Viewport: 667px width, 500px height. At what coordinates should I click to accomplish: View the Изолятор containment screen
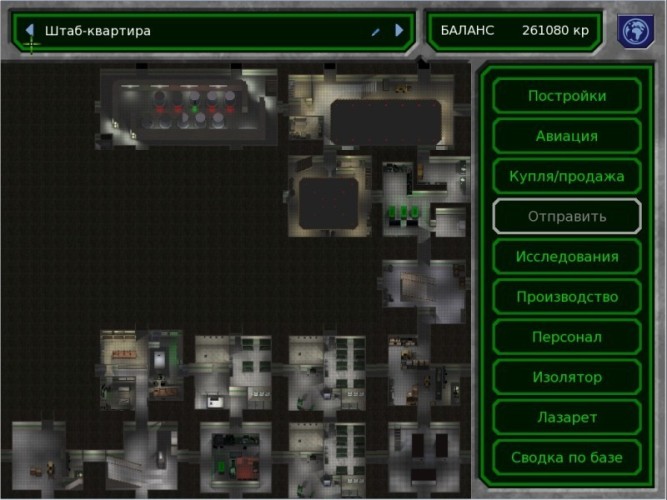coord(566,377)
